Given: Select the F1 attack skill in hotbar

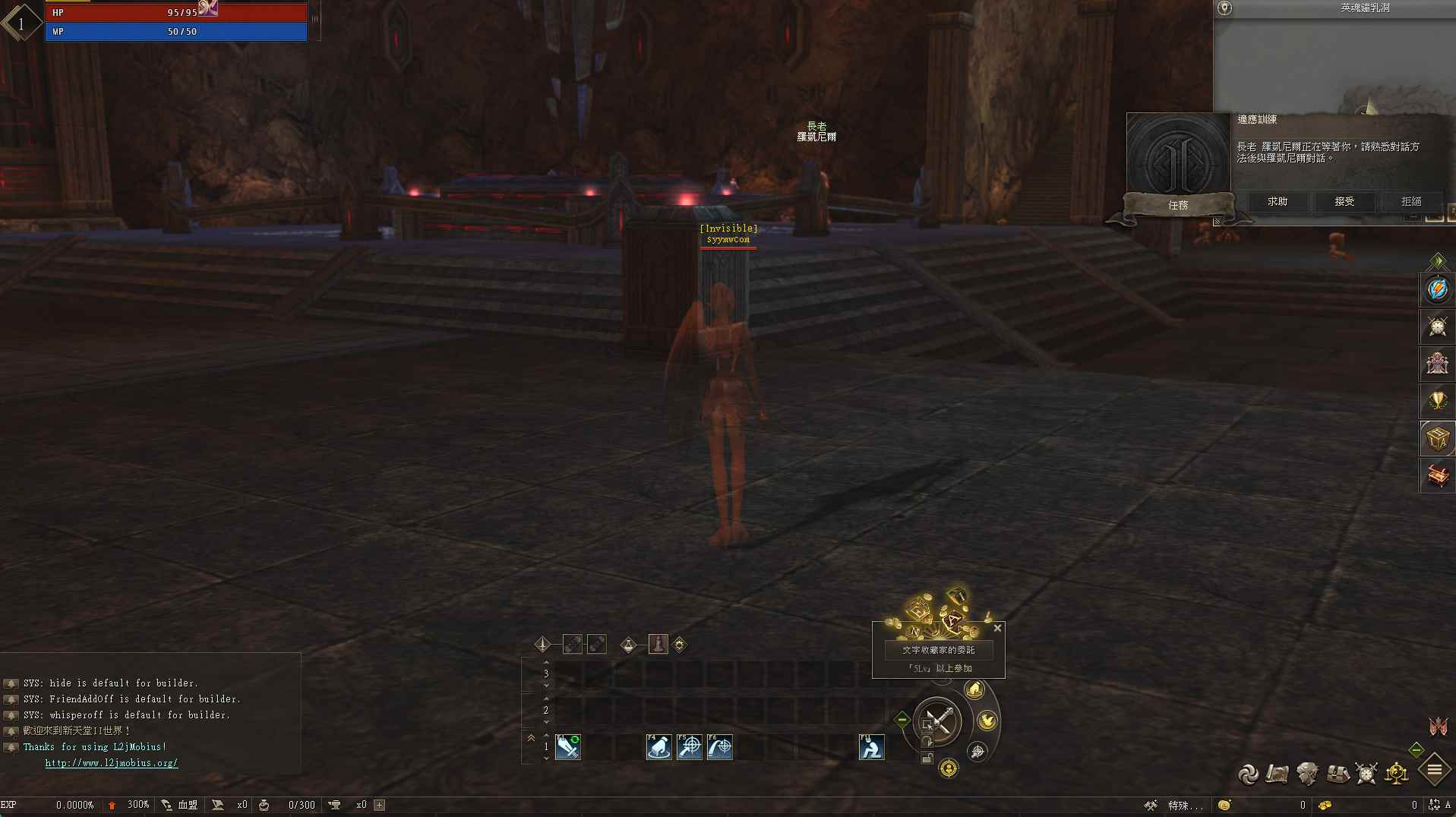Looking at the screenshot, I should pyautogui.click(x=567, y=747).
